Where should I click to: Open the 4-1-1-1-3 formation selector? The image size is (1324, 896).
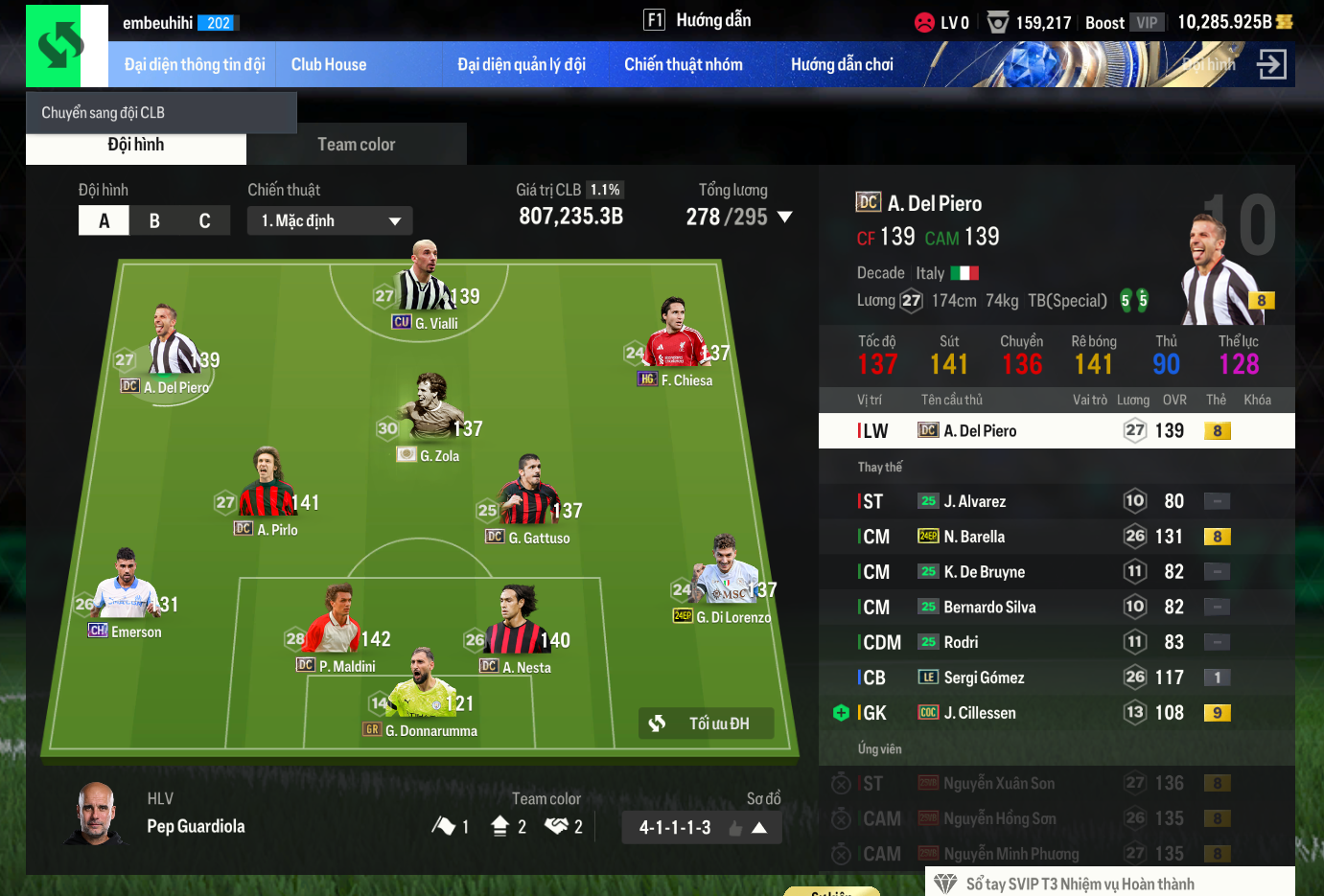coord(702,828)
